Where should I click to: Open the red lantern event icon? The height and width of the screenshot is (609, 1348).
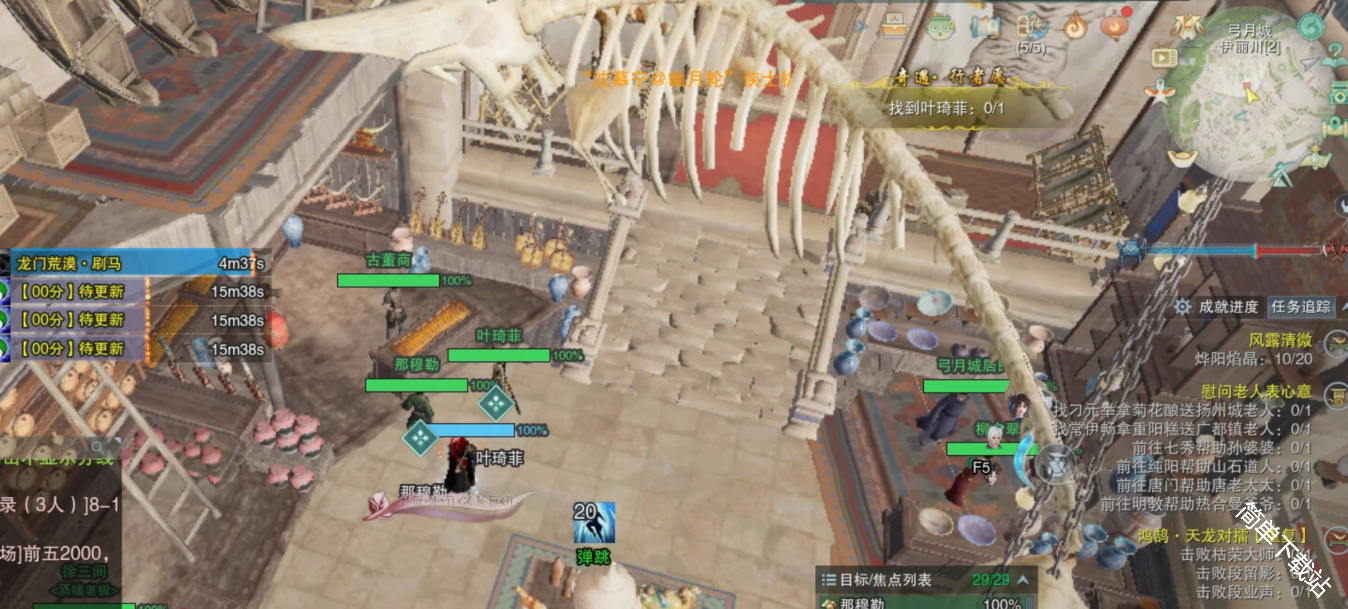[1116, 25]
